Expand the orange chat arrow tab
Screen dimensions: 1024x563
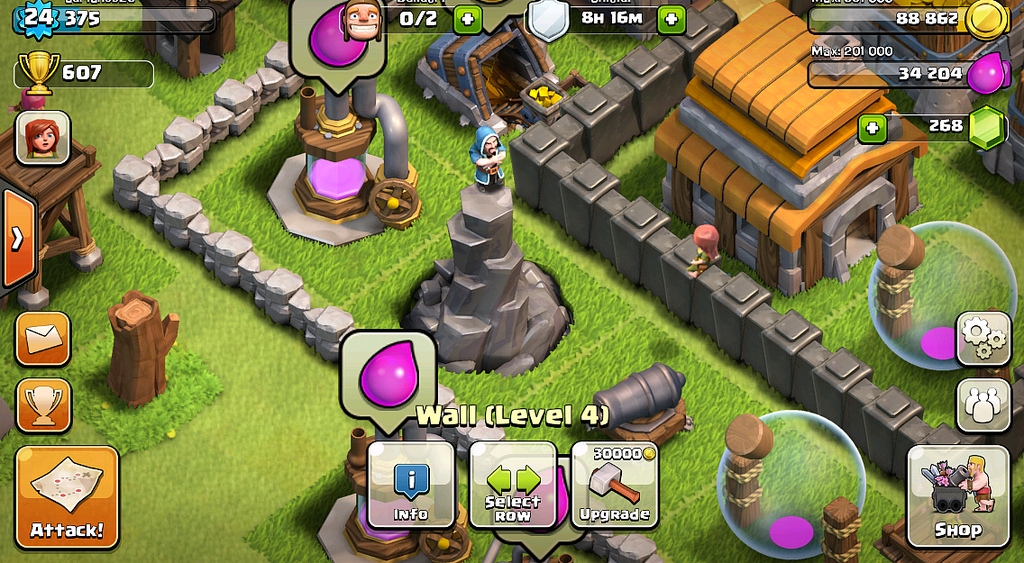pyautogui.click(x=17, y=238)
